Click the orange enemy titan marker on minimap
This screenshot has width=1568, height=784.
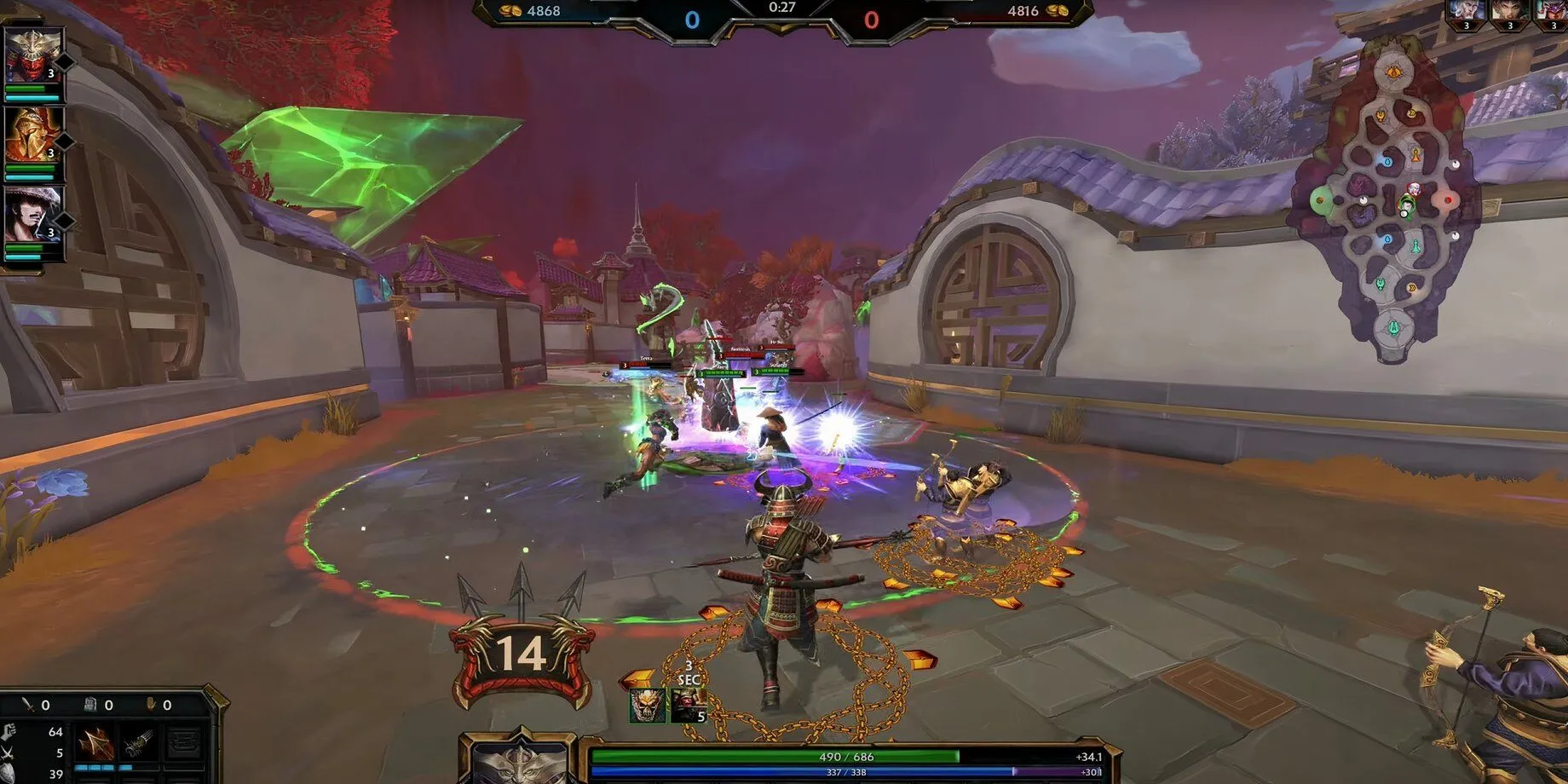click(x=1394, y=73)
